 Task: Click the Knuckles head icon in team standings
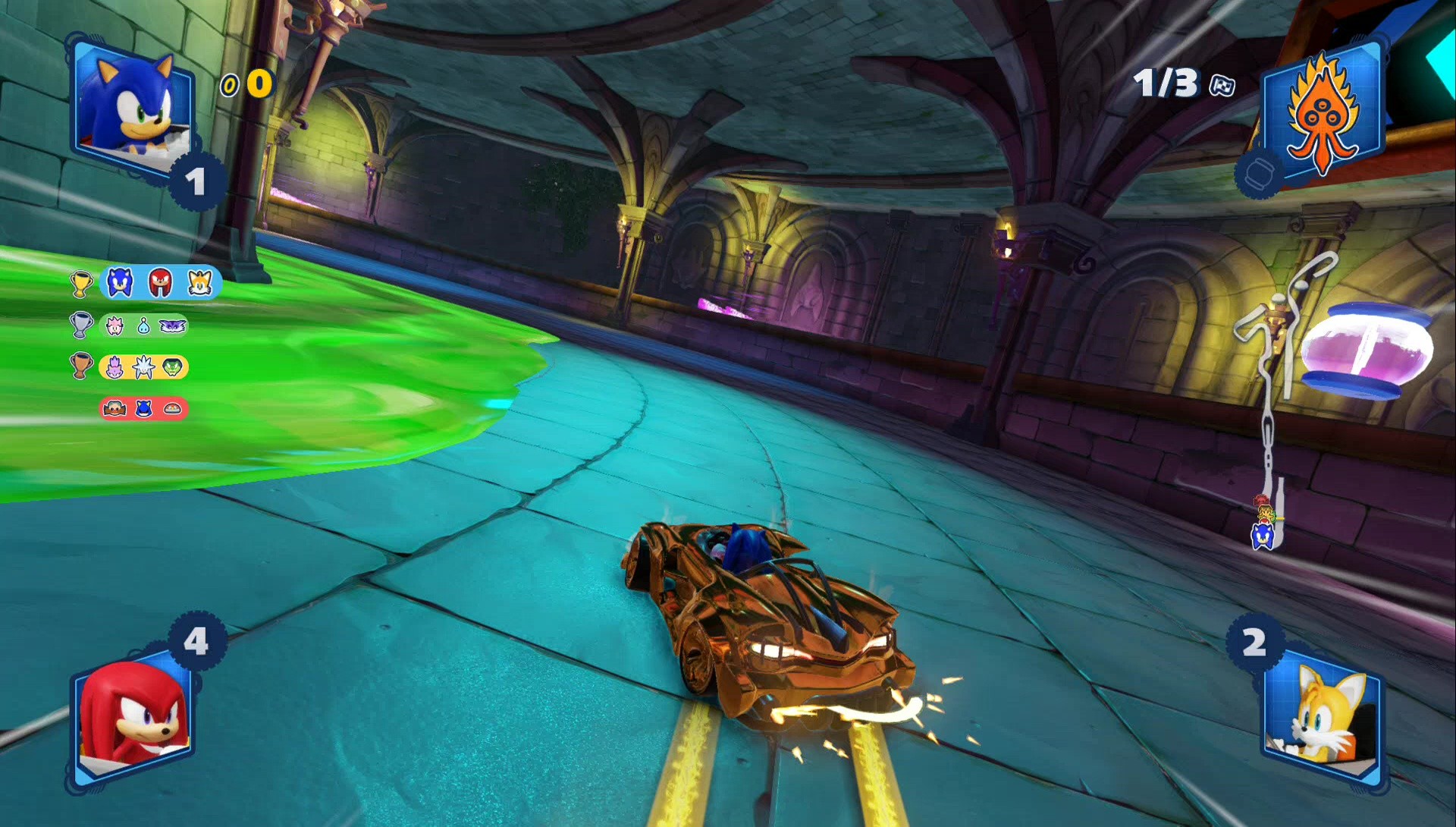pyautogui.click(x=159, y=282)
